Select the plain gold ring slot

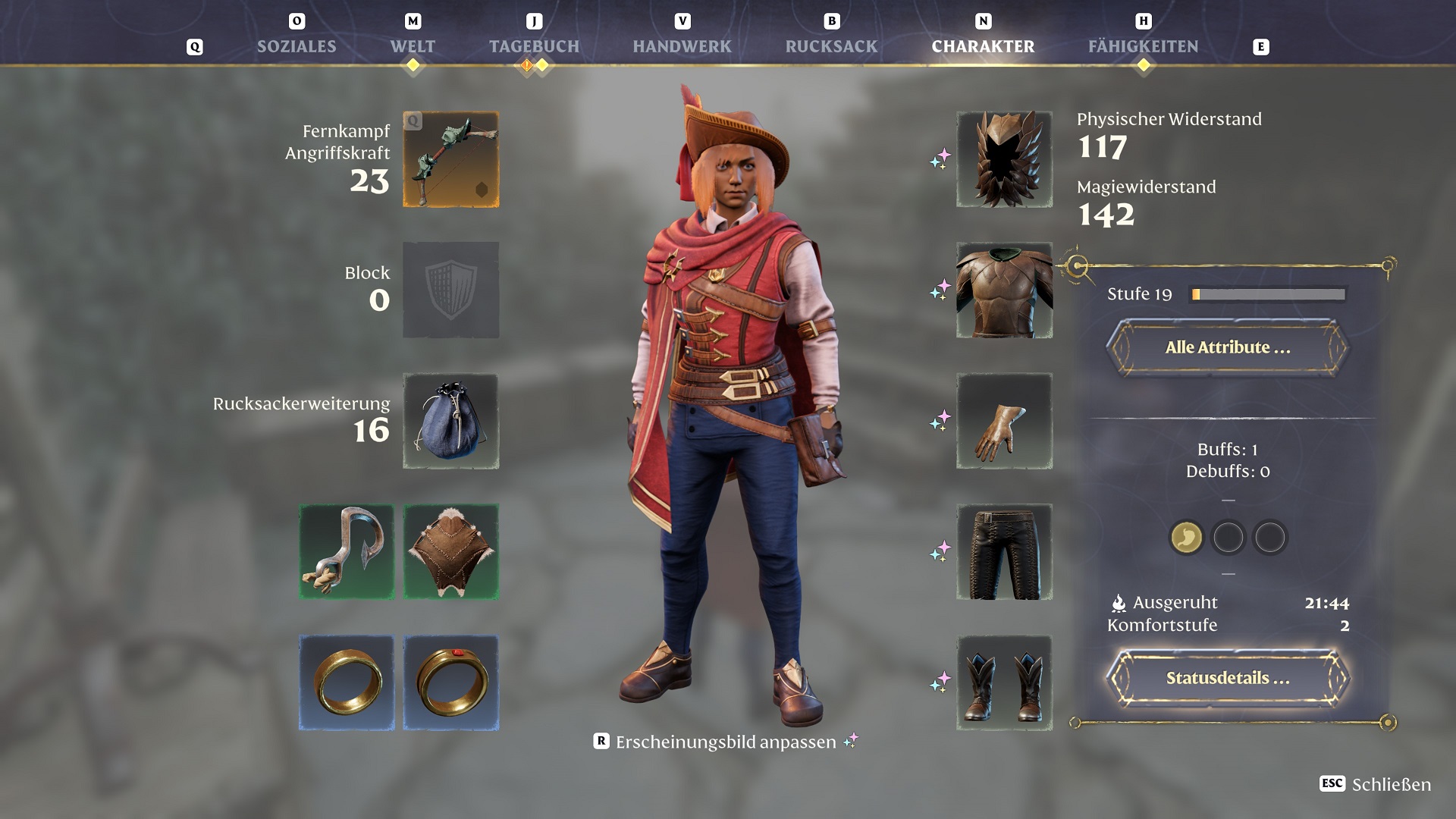point(347,682)
